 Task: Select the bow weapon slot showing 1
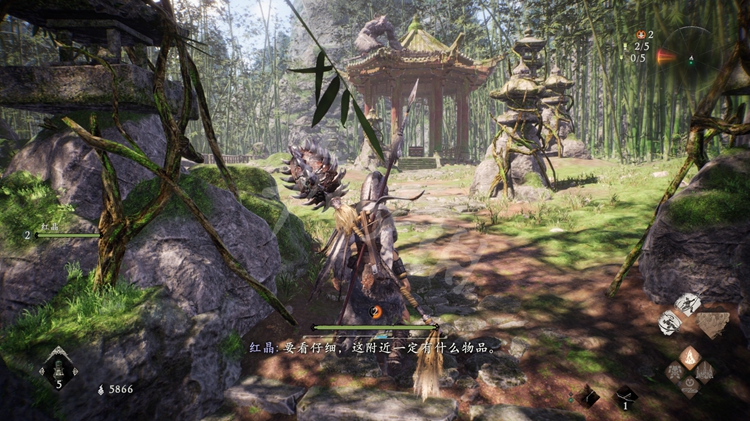point(626,396)
